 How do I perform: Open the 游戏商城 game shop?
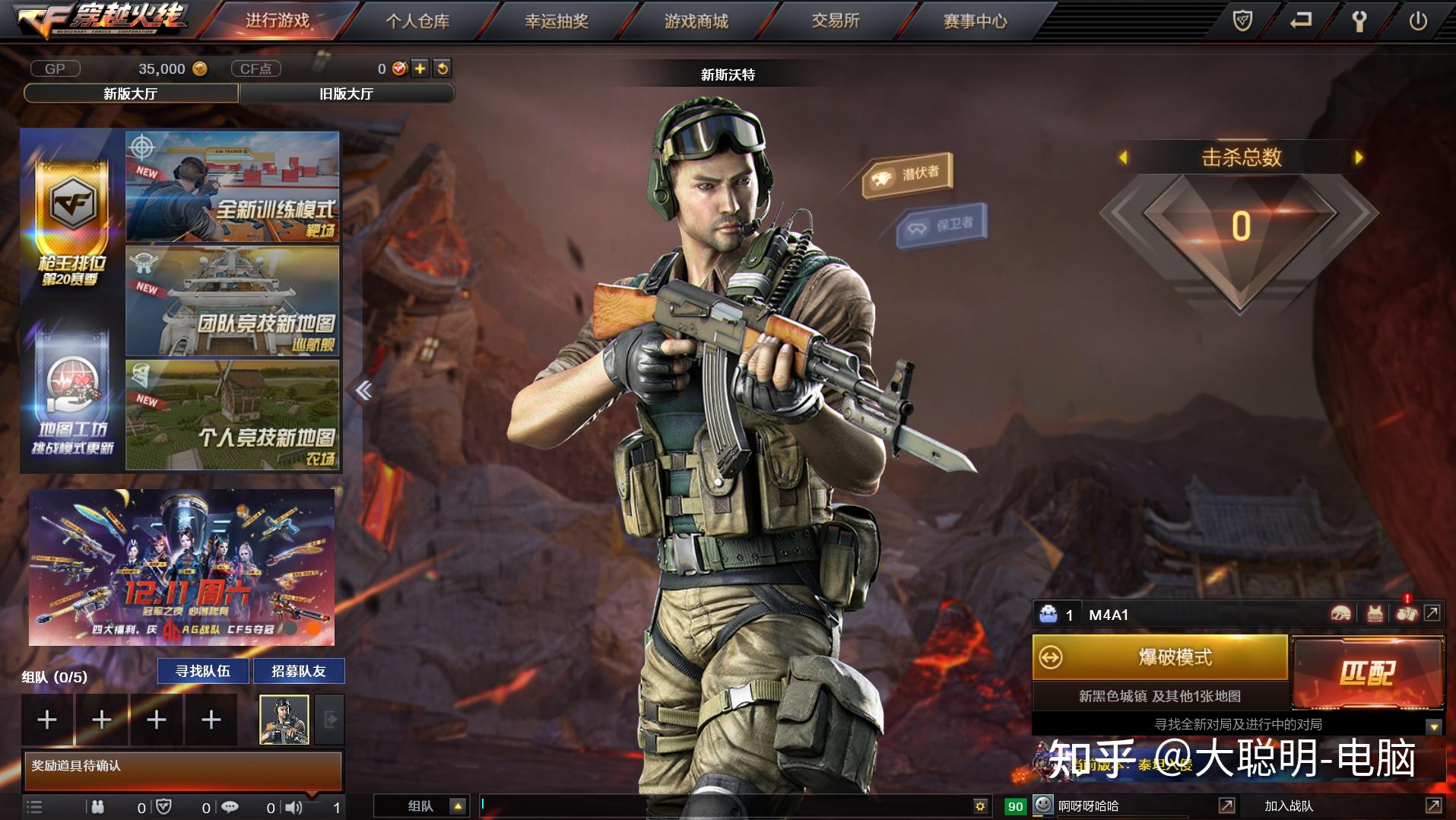[696, 21]
